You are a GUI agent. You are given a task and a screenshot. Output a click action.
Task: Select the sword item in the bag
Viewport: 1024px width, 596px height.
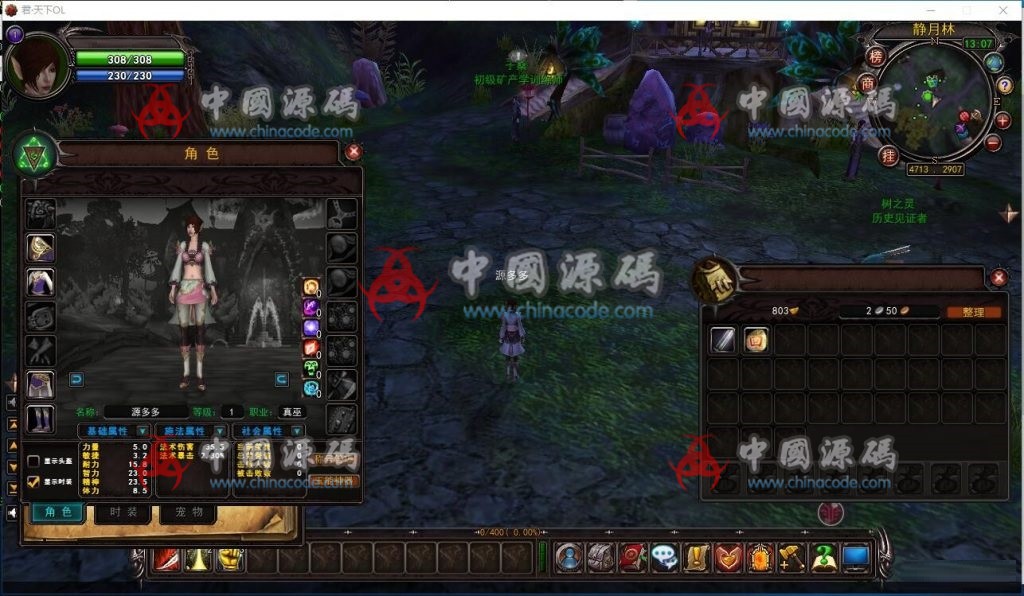pyautogui.click(x=723, y=340)
